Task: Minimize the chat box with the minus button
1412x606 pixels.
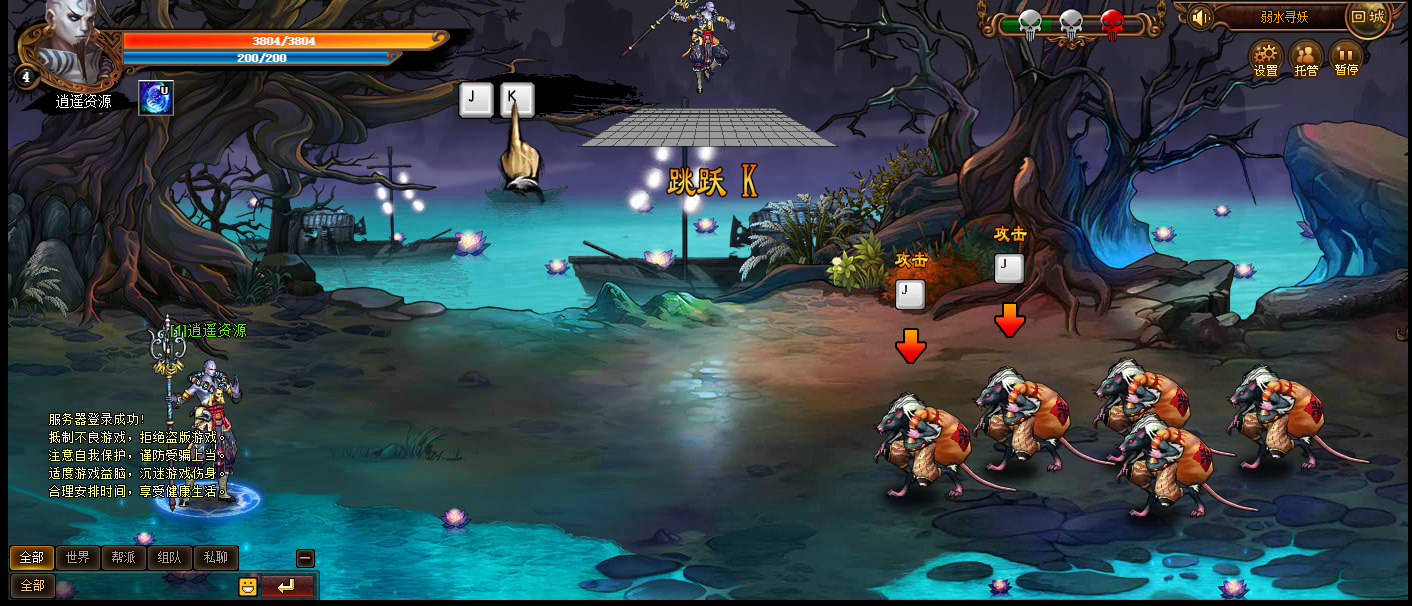Action: tap(306, 558)
